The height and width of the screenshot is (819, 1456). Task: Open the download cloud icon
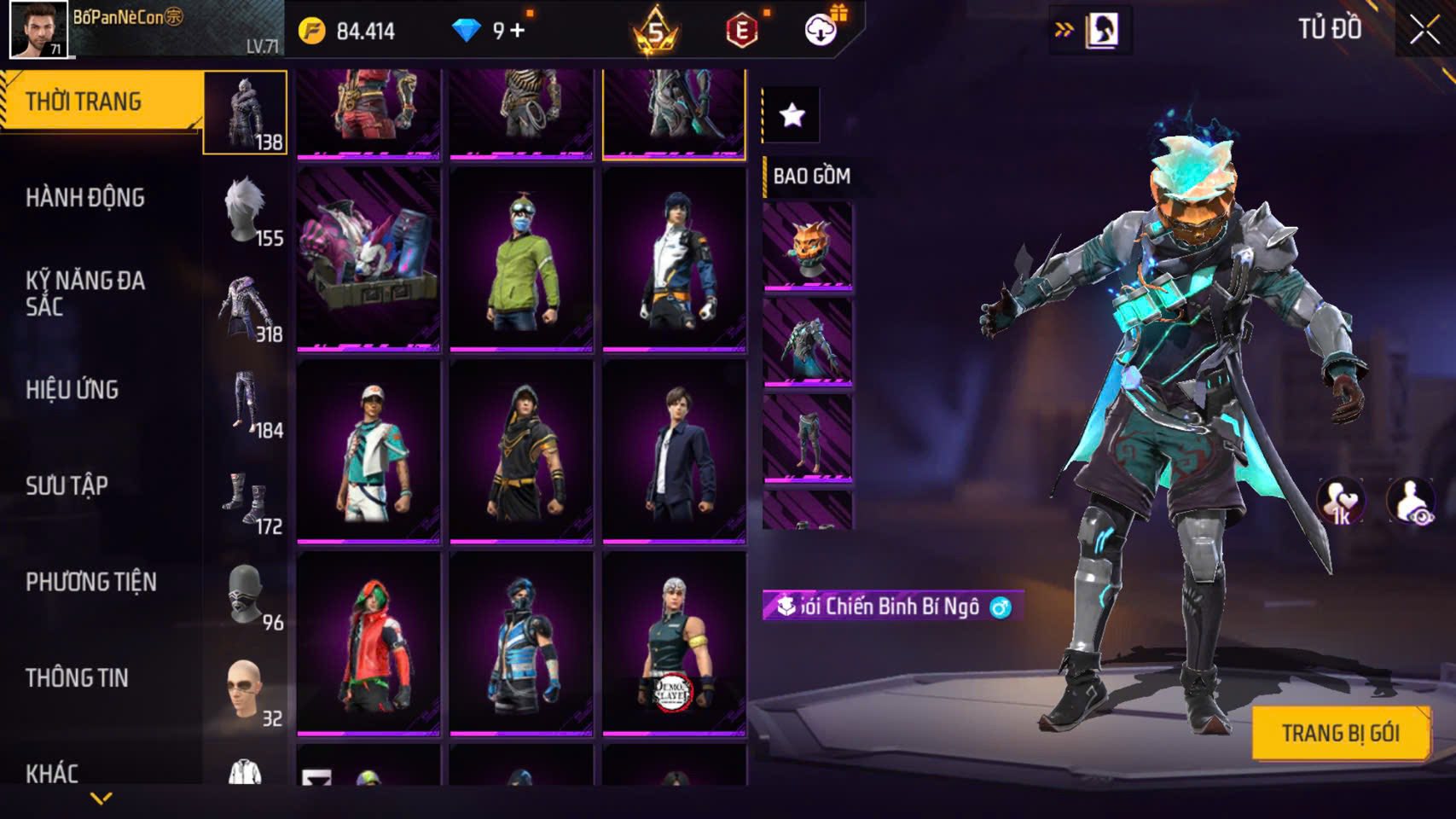(821, 32)
